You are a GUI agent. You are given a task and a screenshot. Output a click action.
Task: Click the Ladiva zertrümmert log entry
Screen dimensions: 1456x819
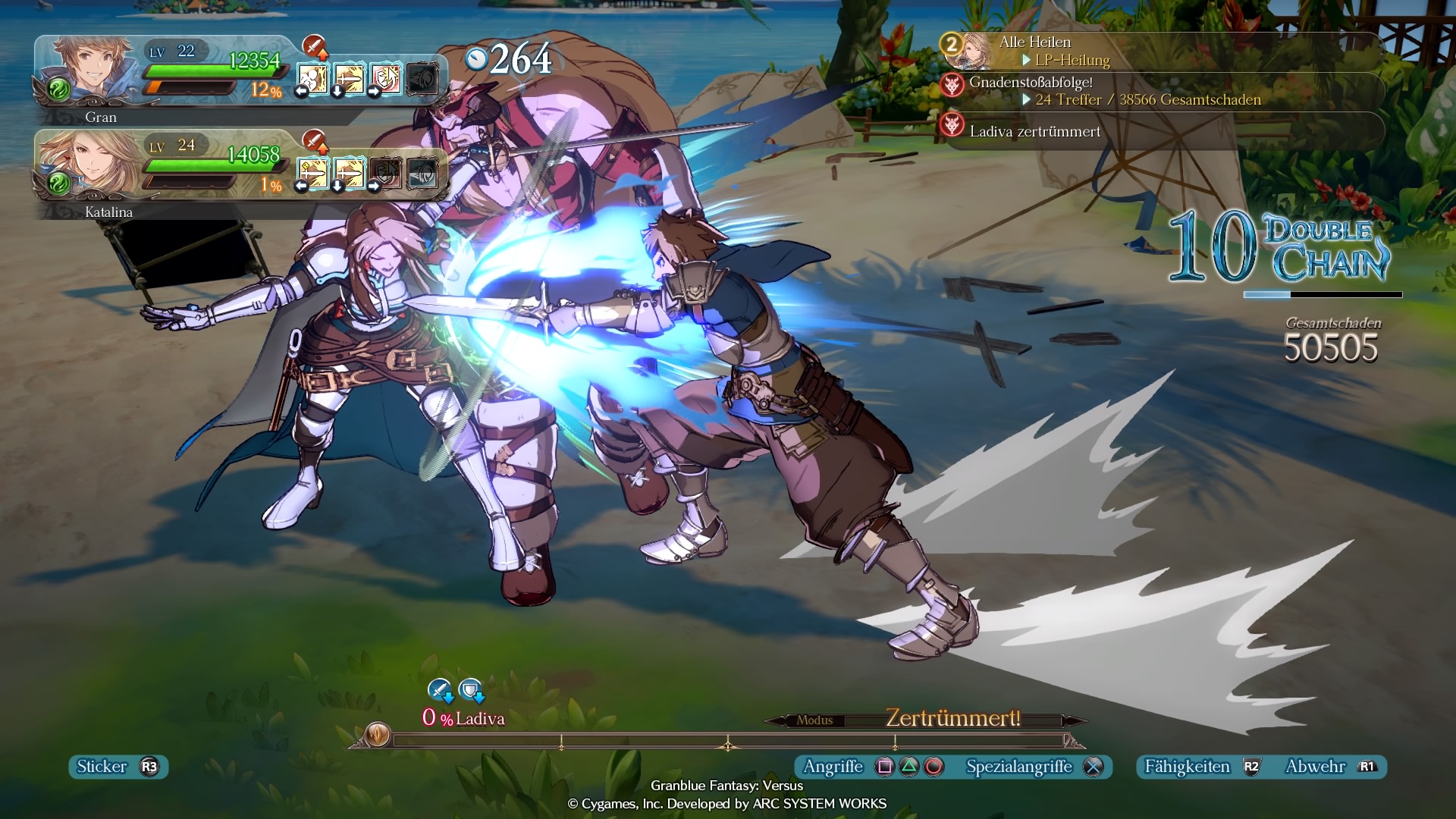coord(1034,131)
